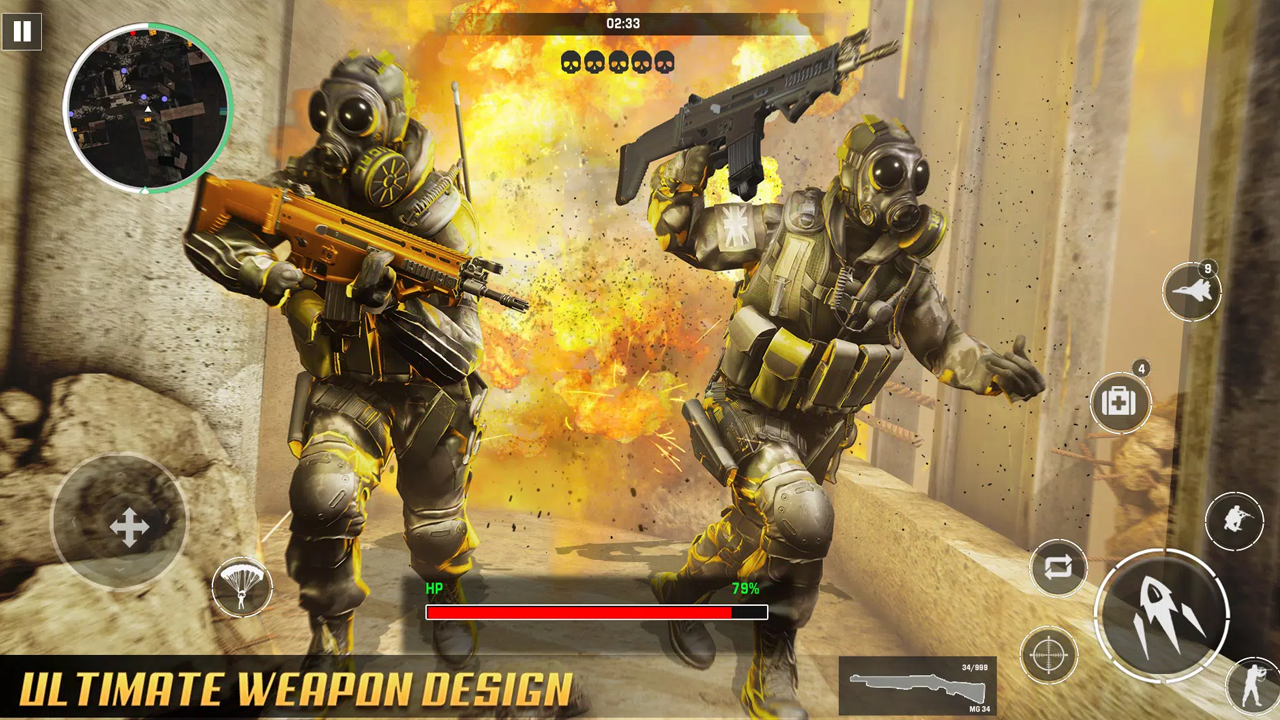The image size is (1280, 720).
Task: Tap the medkit count badge showing 4
Action: [1140, 370]
